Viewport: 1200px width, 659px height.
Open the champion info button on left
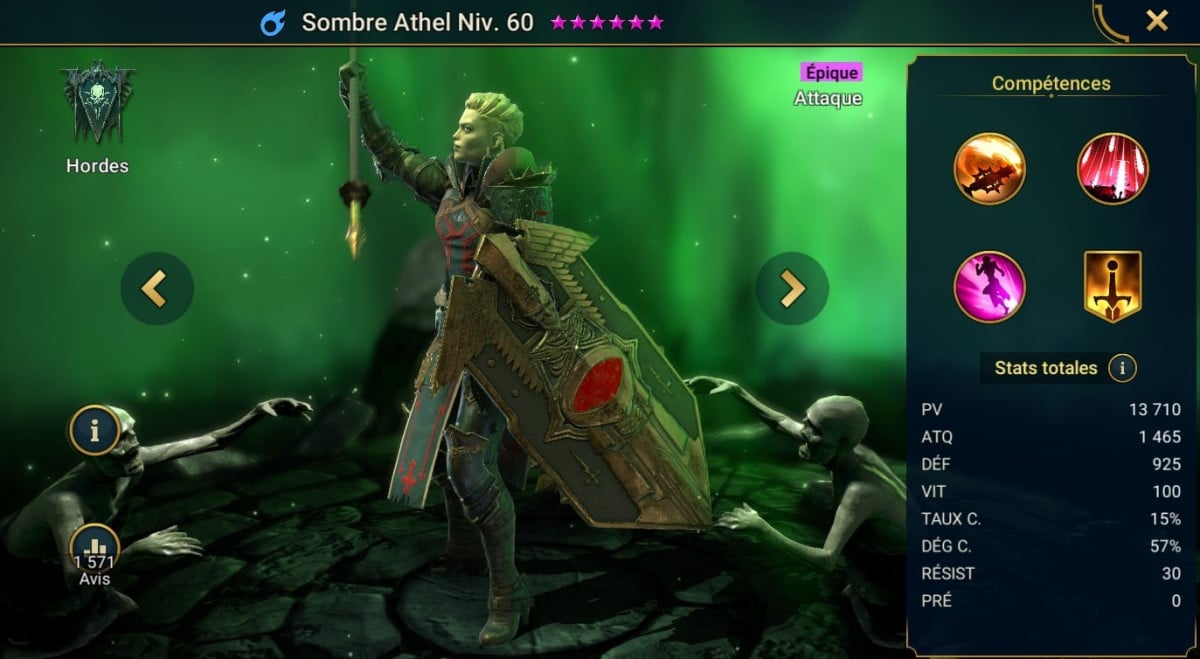95,431
